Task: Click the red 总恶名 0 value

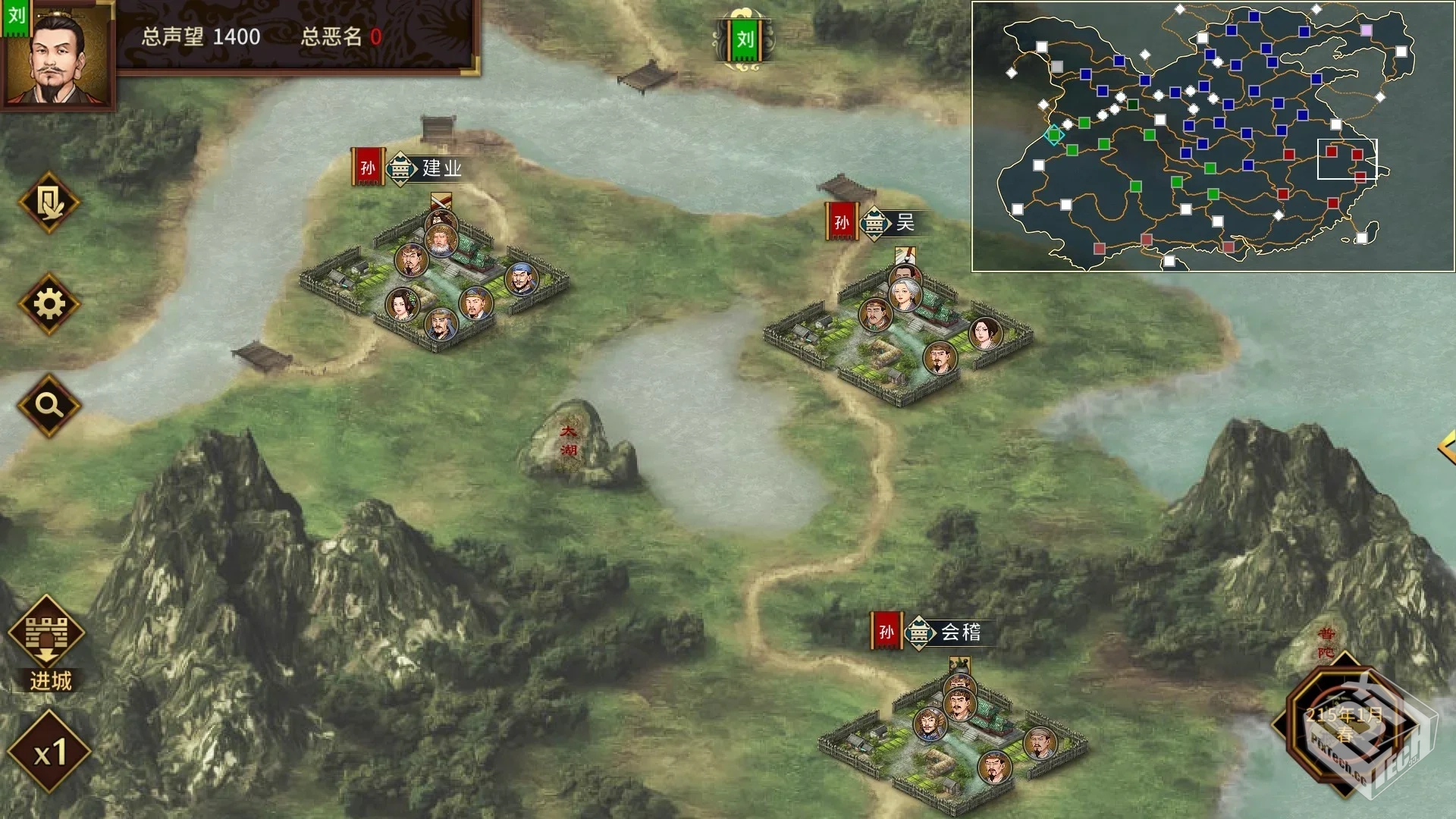Action: 377,35
